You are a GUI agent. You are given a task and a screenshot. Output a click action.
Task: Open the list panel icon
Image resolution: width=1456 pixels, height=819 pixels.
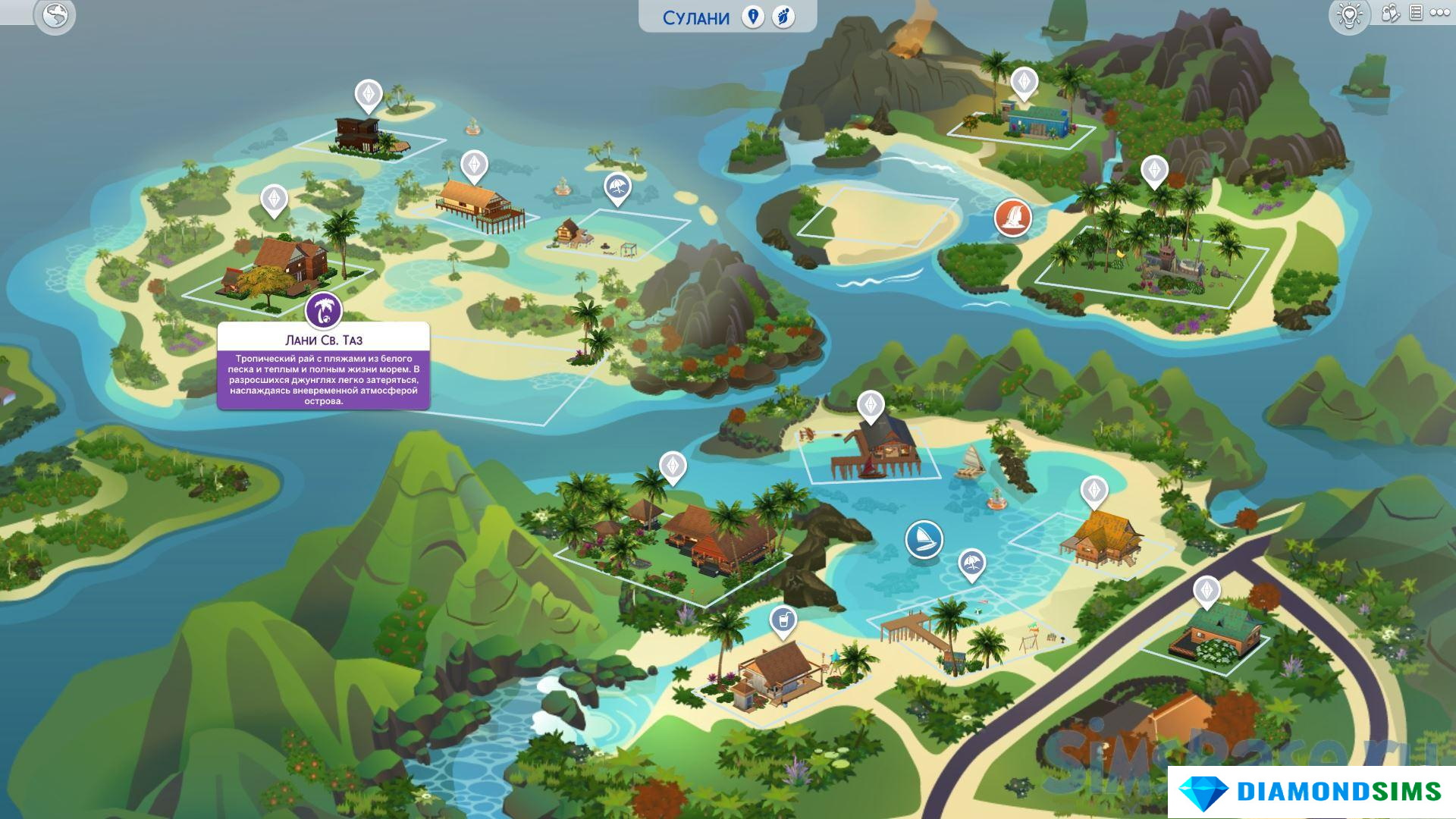click(1415, 13)
